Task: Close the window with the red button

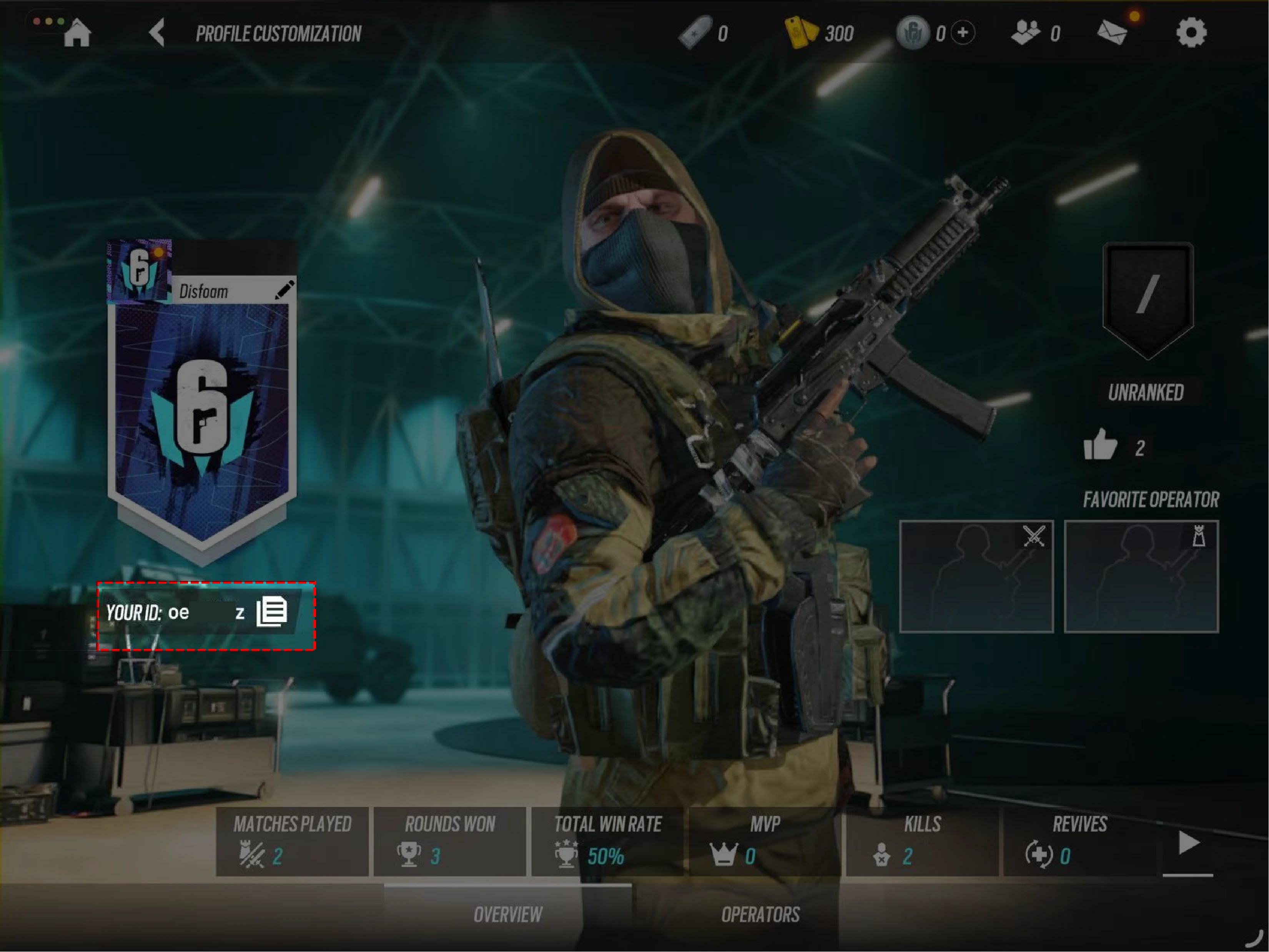Action: coord(37,21)
